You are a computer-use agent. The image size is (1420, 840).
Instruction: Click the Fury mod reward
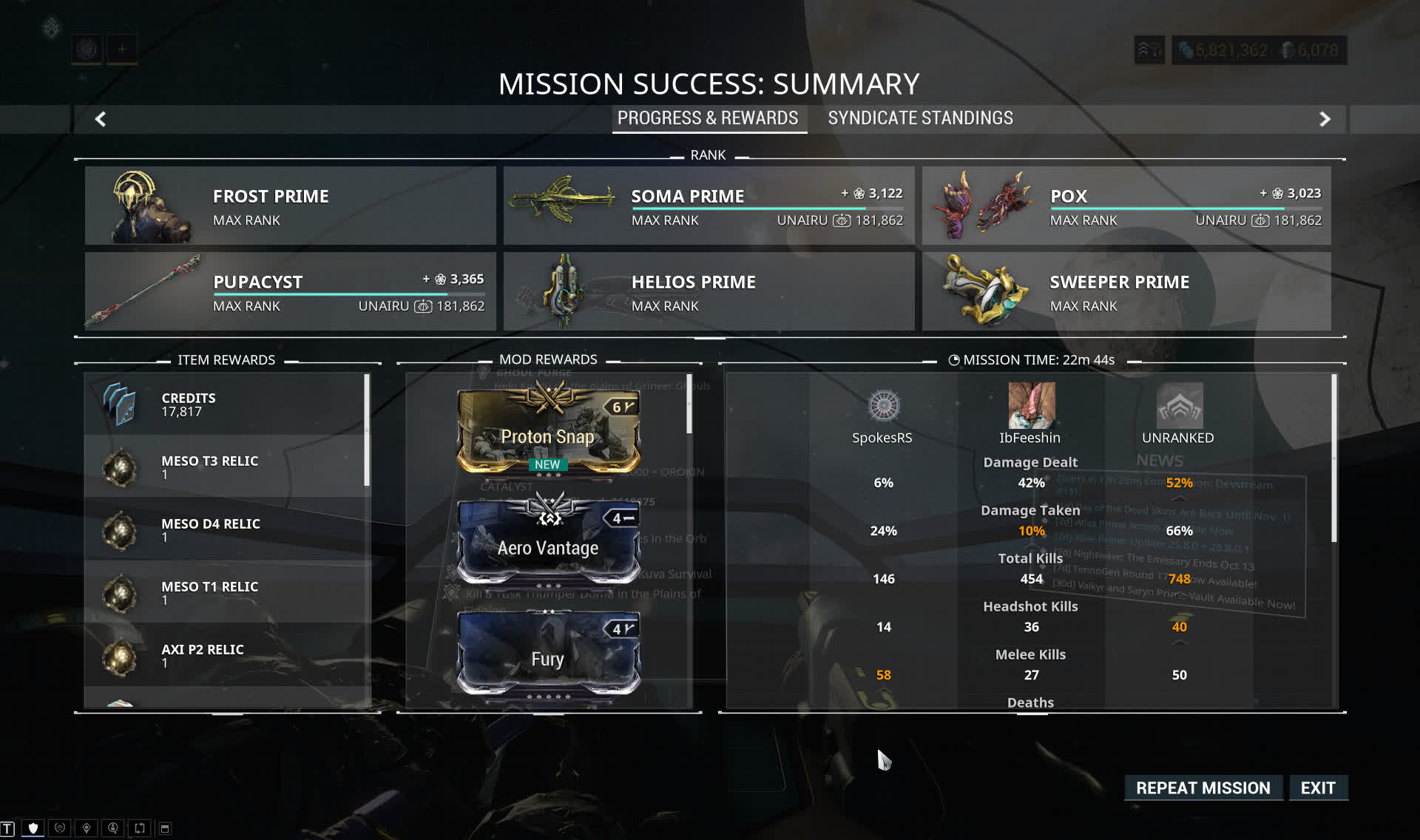click(548, 654)
